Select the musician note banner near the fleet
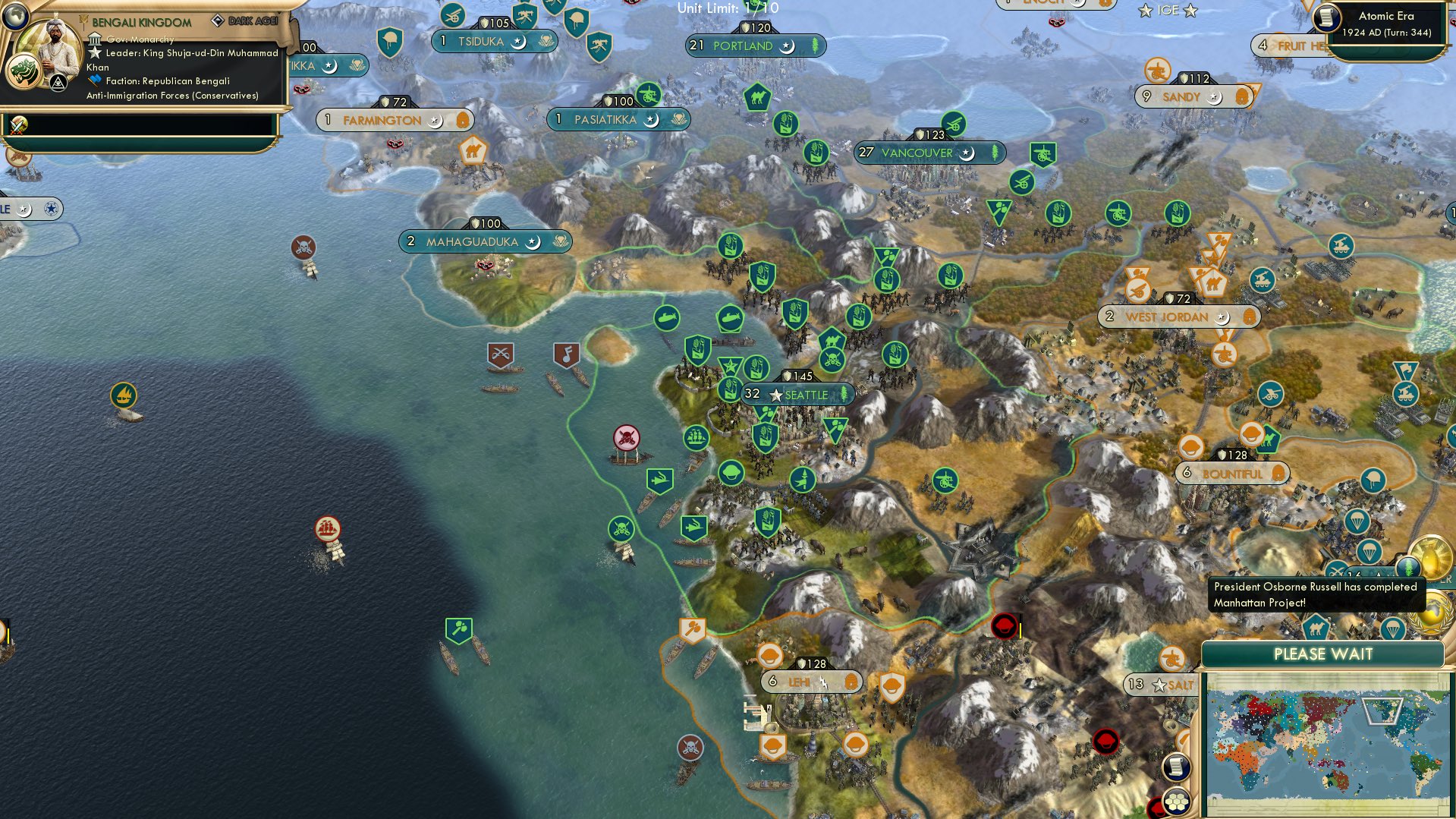This screenshot has width=1456, height=819. (x=567, y=354)
